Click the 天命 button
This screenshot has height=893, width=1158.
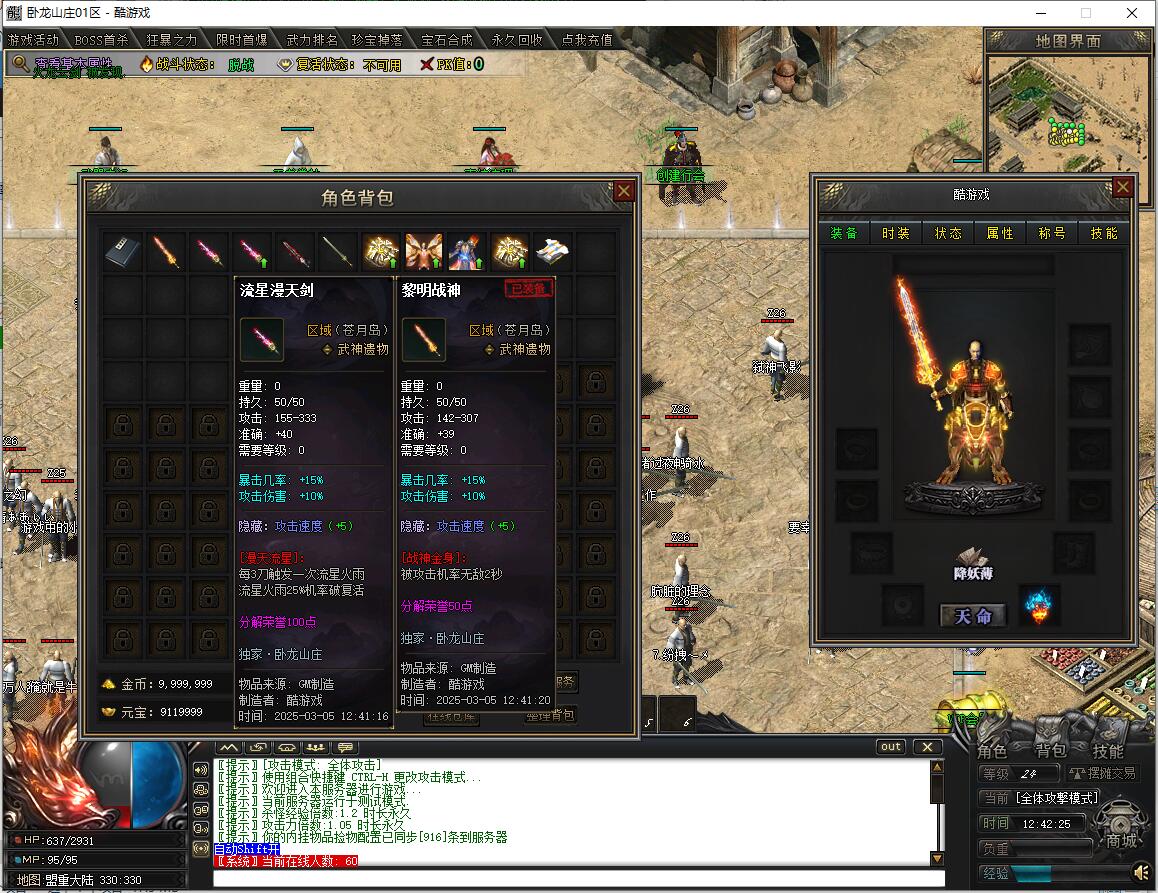[972, 616]
